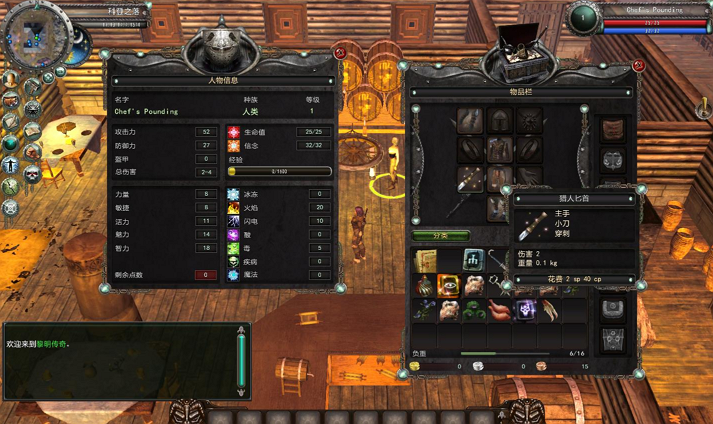Select the spellbook item in inventory

(424, 261)
